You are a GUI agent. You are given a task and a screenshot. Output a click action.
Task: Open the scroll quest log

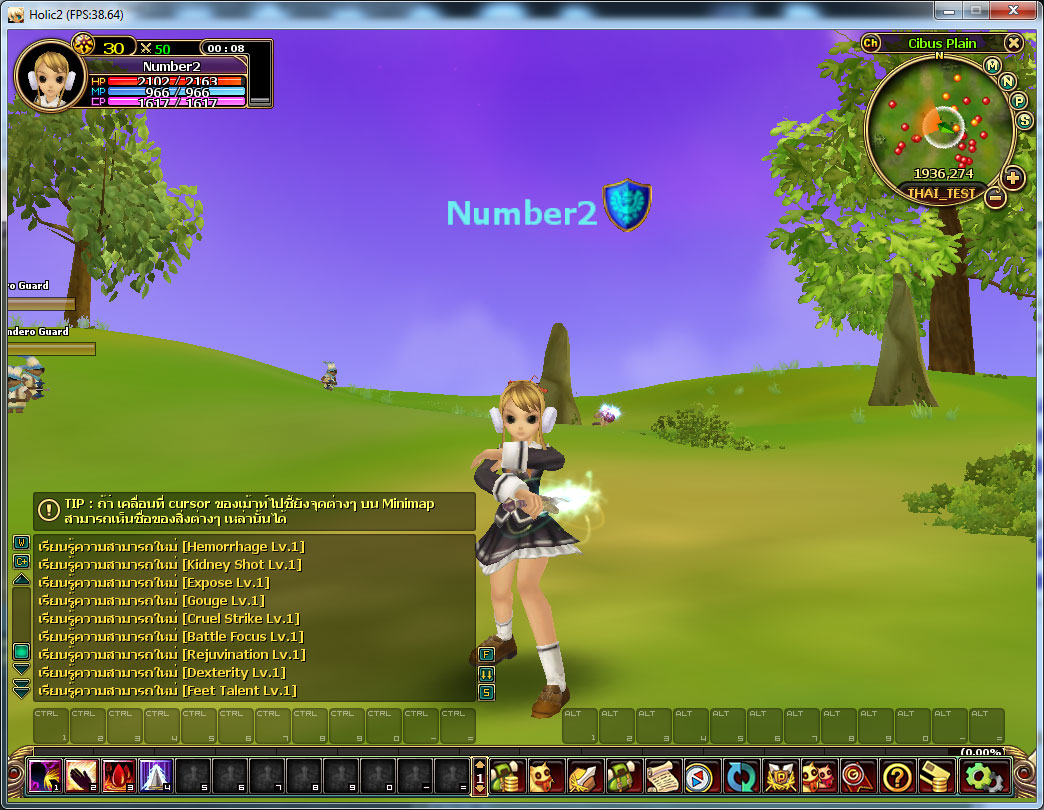[661, 776]
